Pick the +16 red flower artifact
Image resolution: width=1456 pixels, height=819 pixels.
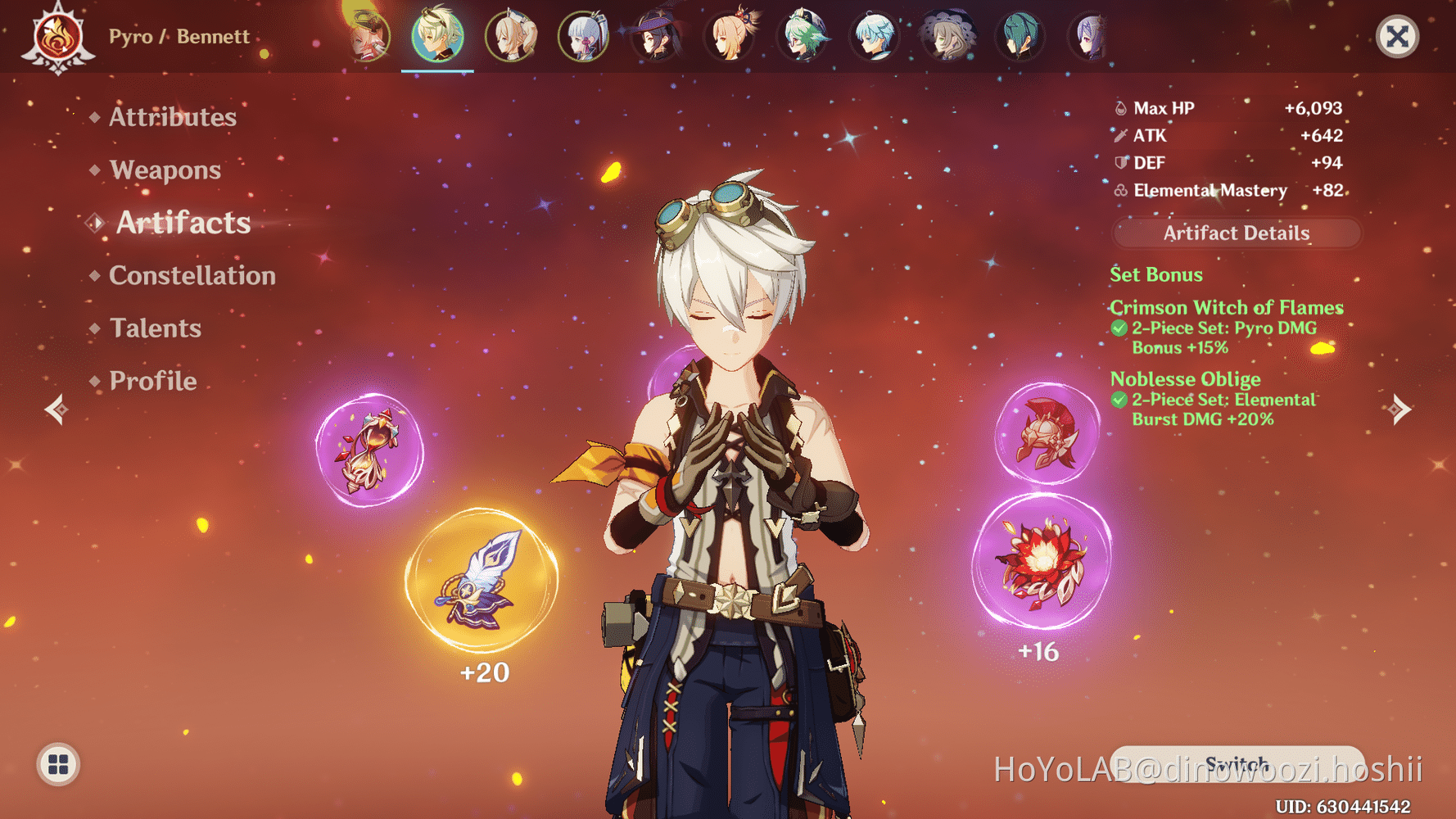[x=1041, y=563]
